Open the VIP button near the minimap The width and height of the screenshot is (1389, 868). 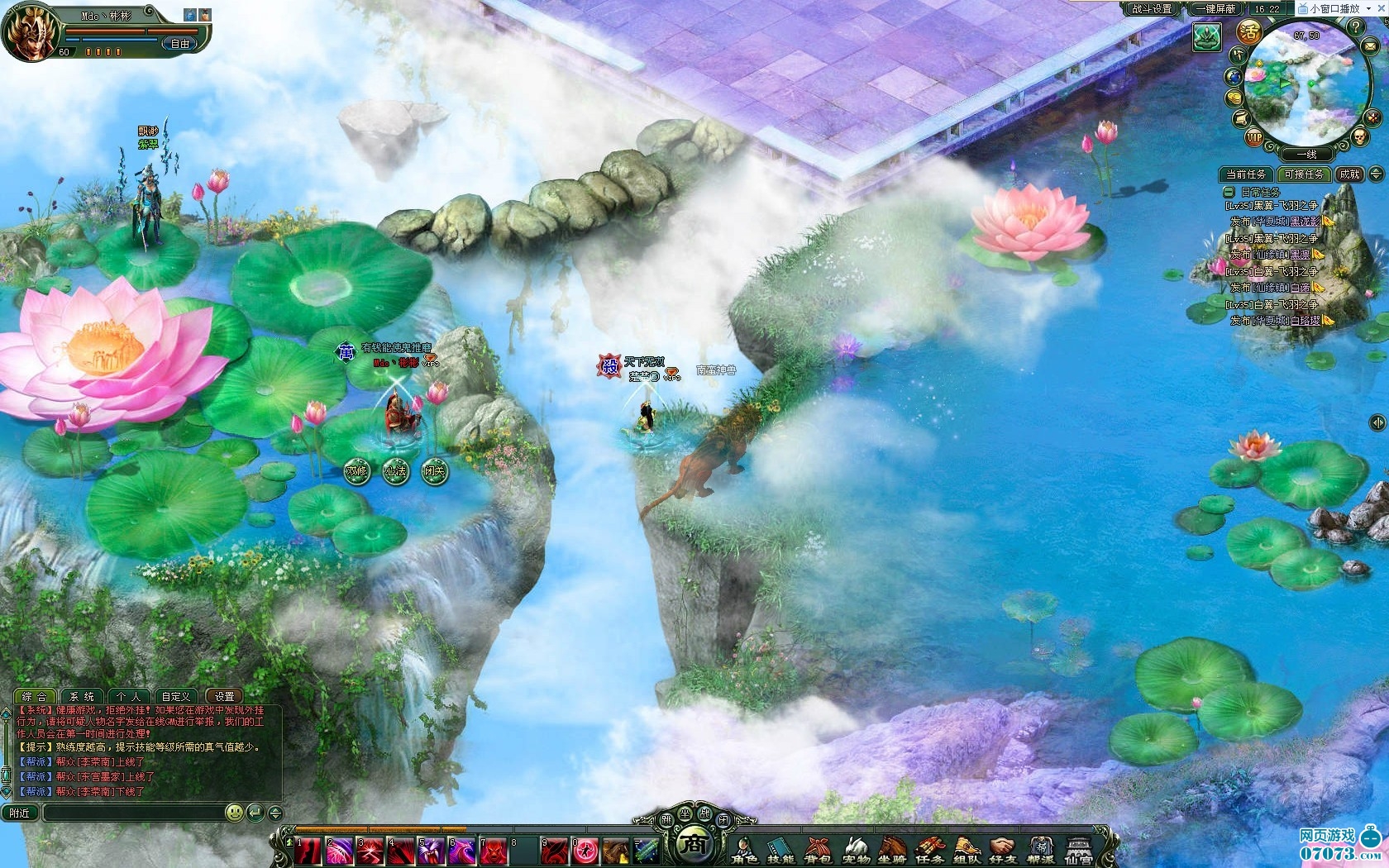point(1254,137)
